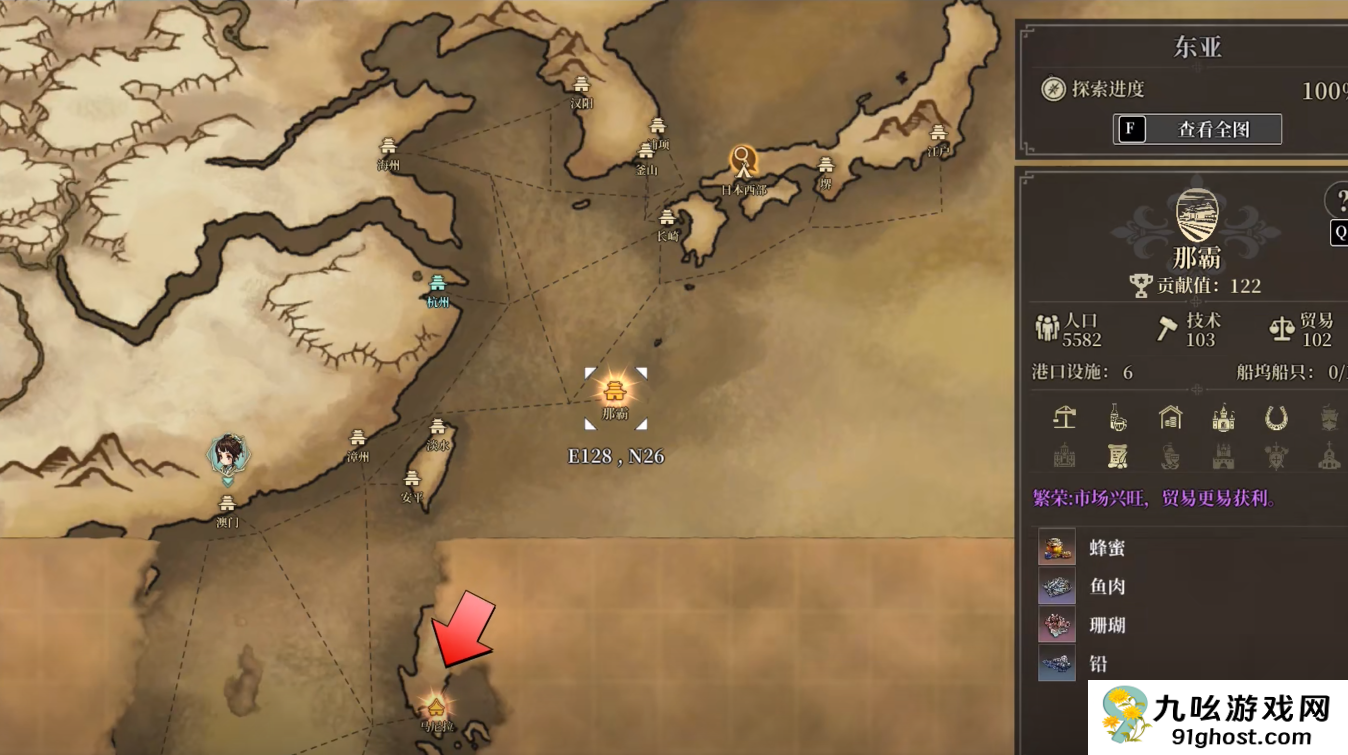The image size is (1348, 755).
Task: Select the 江户 port marker
Action: point(938,133)
